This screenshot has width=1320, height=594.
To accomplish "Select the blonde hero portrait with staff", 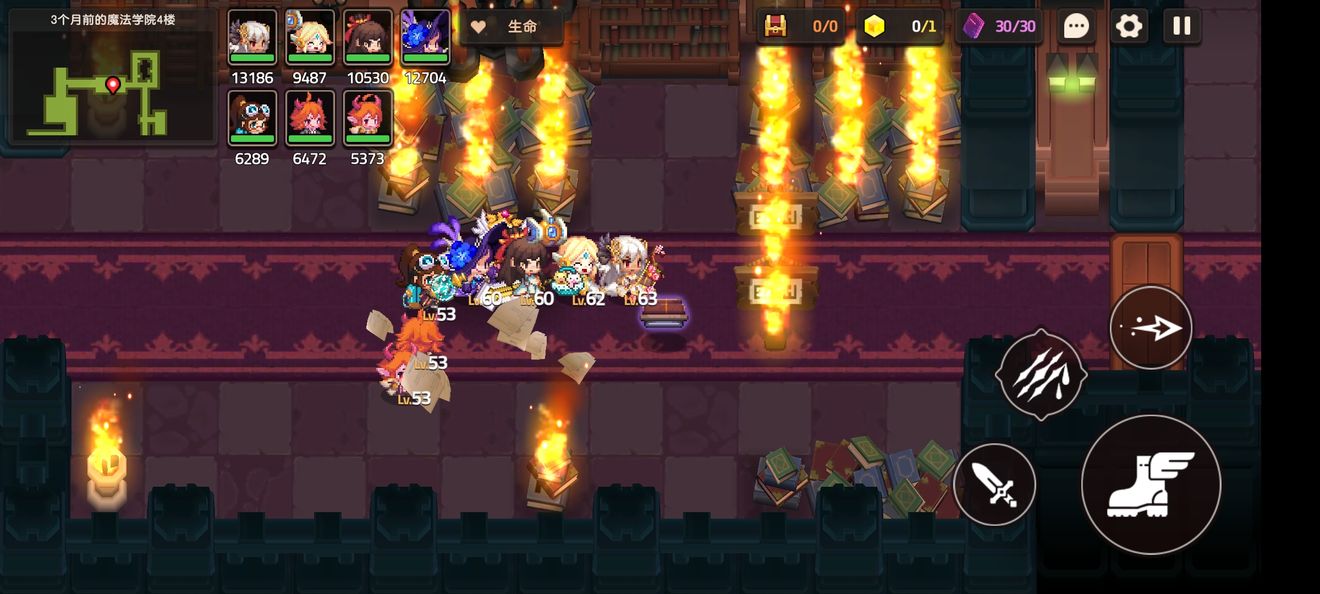I will click(310, 38).
